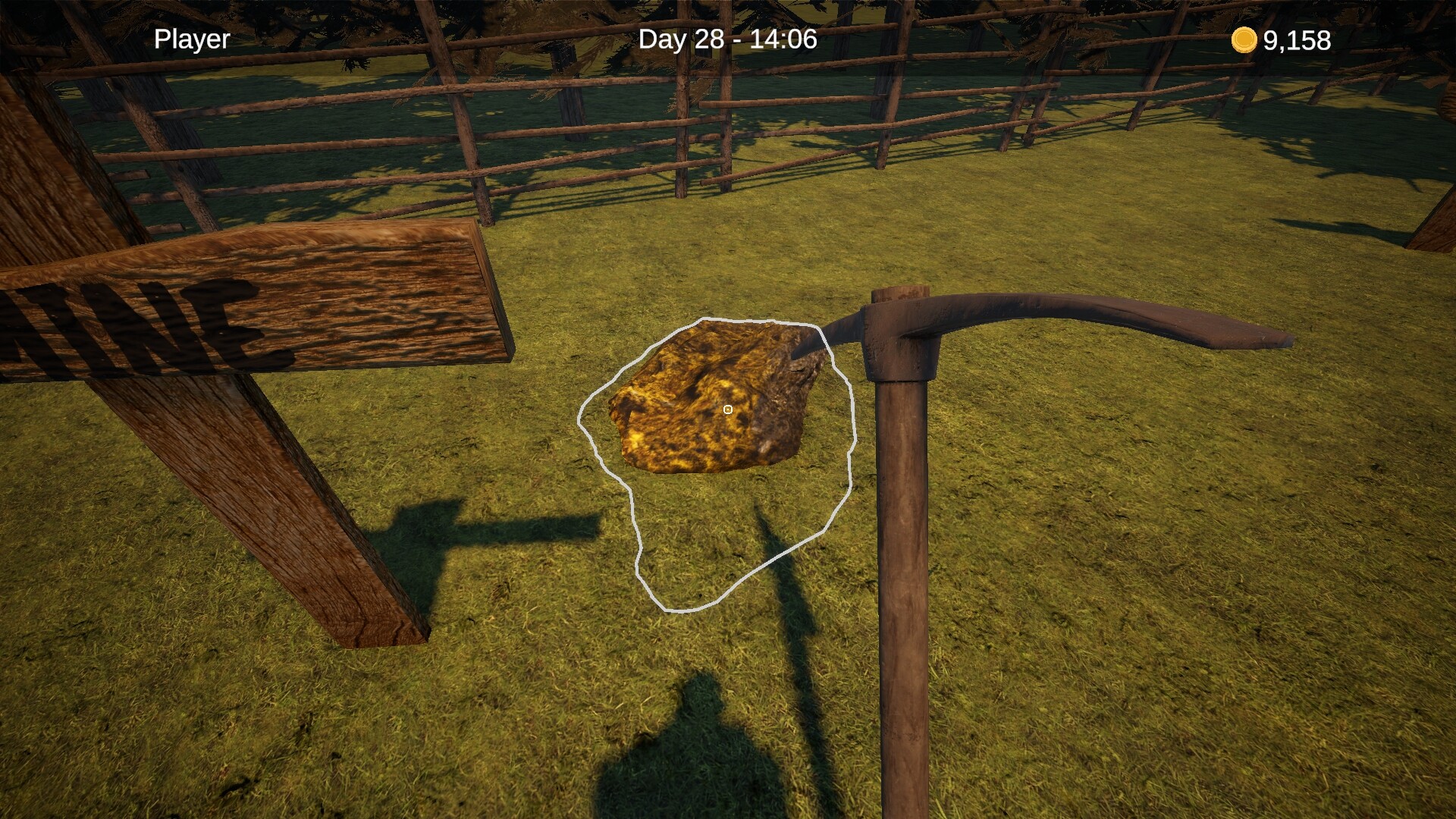
Task: Click the Day 28 - 14:06 header
Action: click(x=728, y=40)
